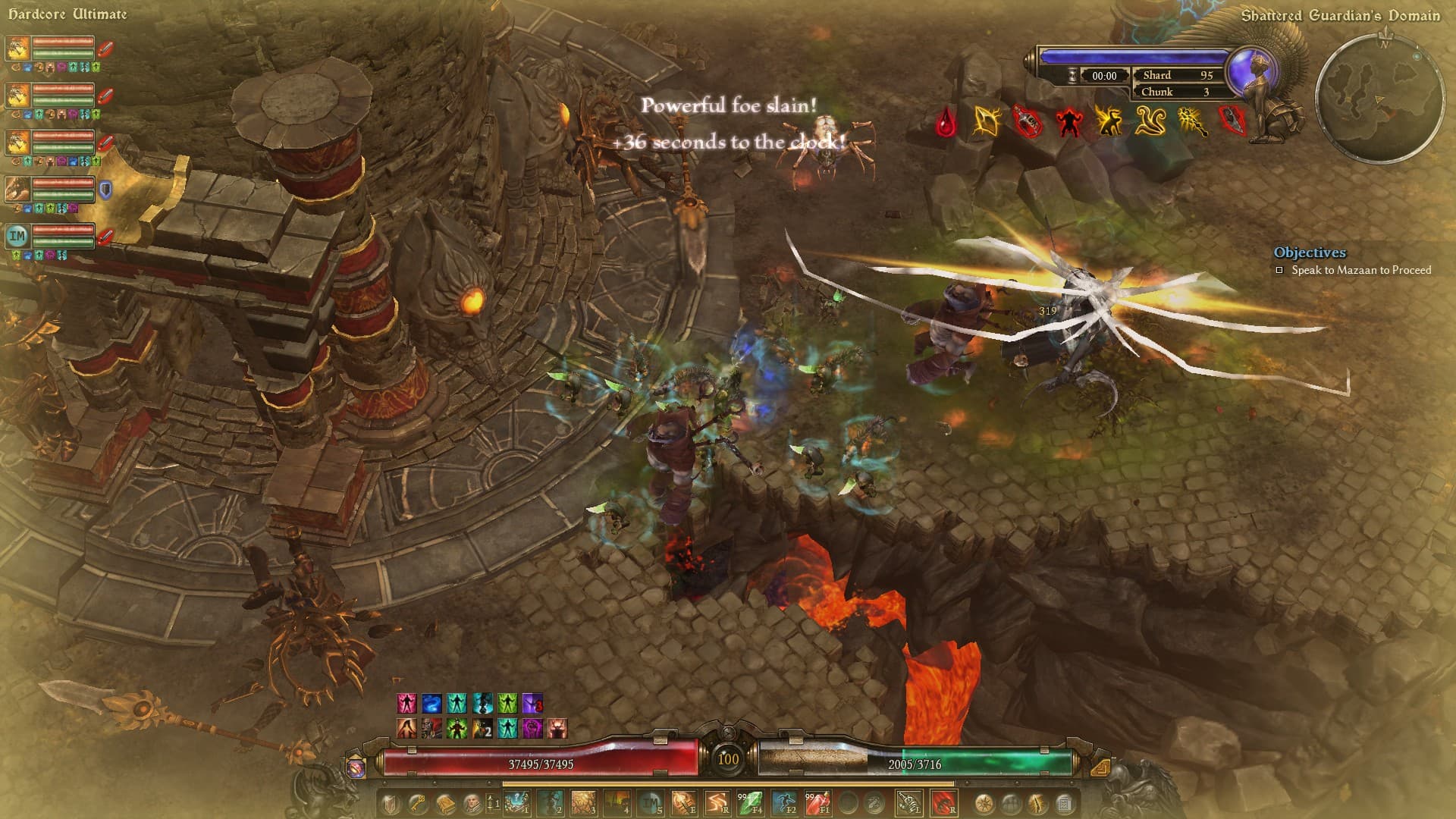1456x819 pixels.
Task: Open the circular minimap
Action: pyautogui.click(x=1379, y=98)
